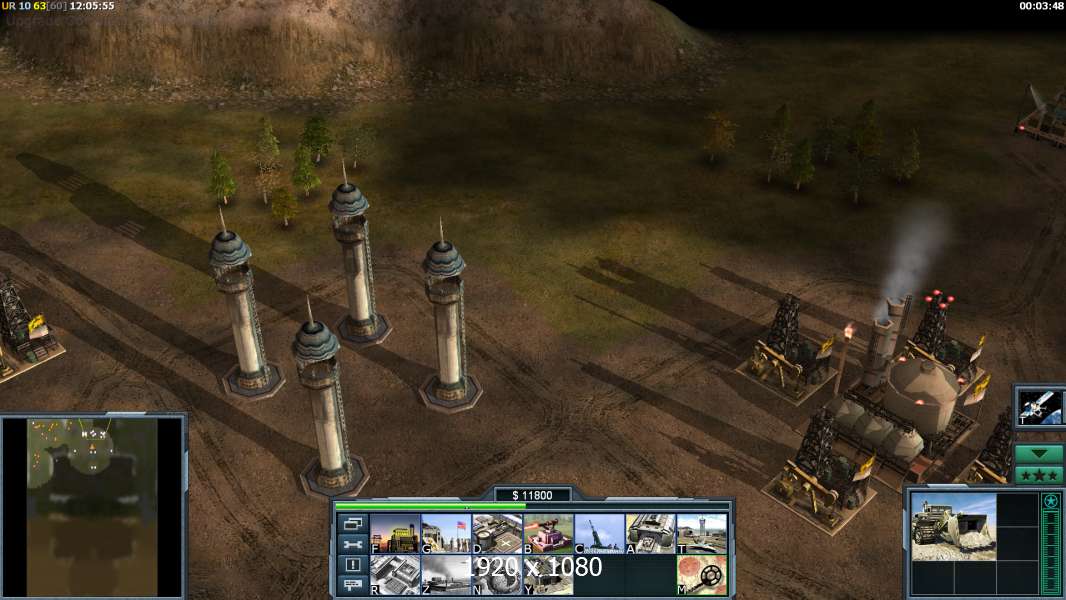
Task: Activate the satellite power icon
Action: [1039, 406]
